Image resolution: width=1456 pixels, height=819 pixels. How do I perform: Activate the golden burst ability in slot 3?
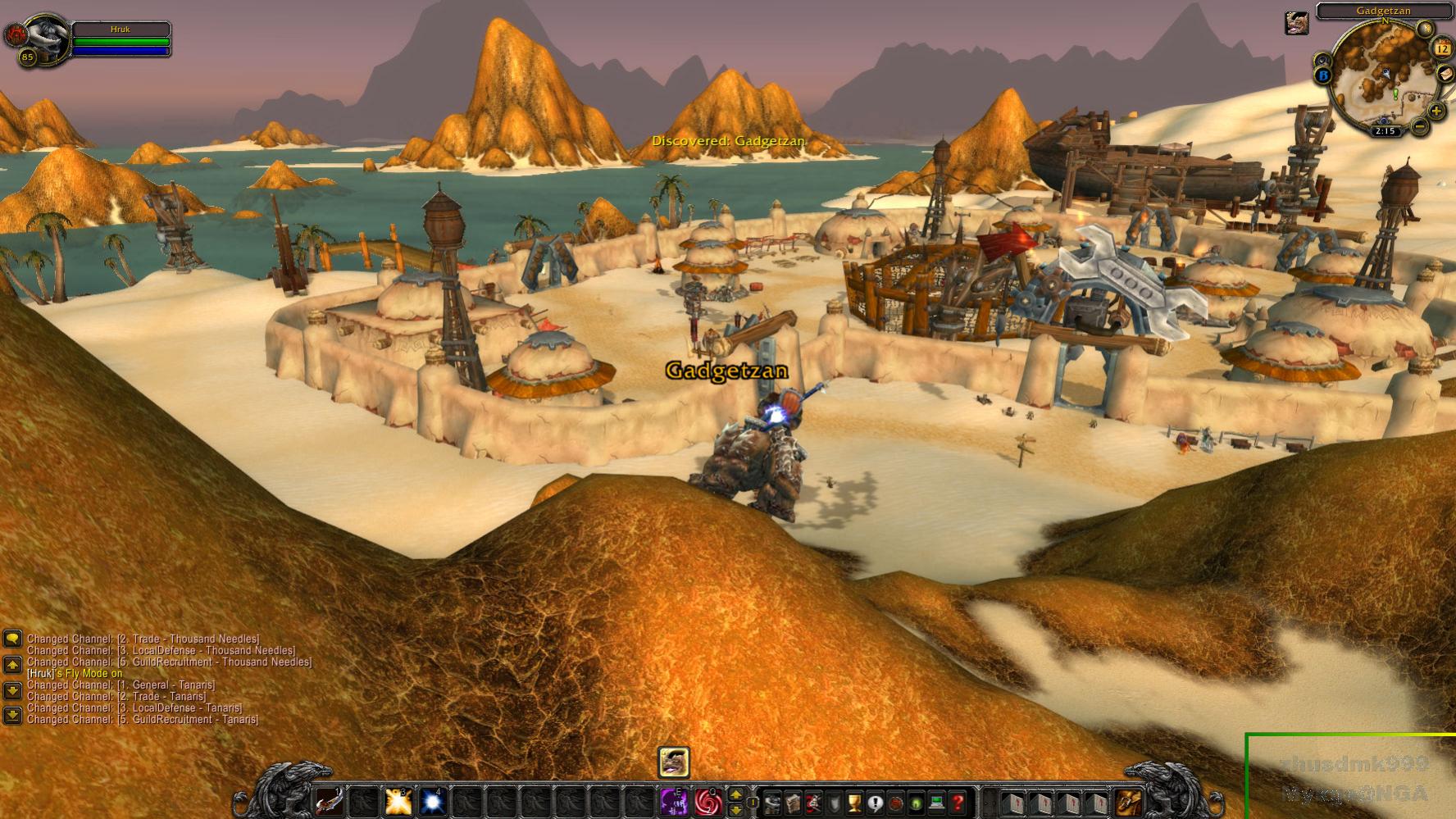pyautogui.click(x=398, y=801)
